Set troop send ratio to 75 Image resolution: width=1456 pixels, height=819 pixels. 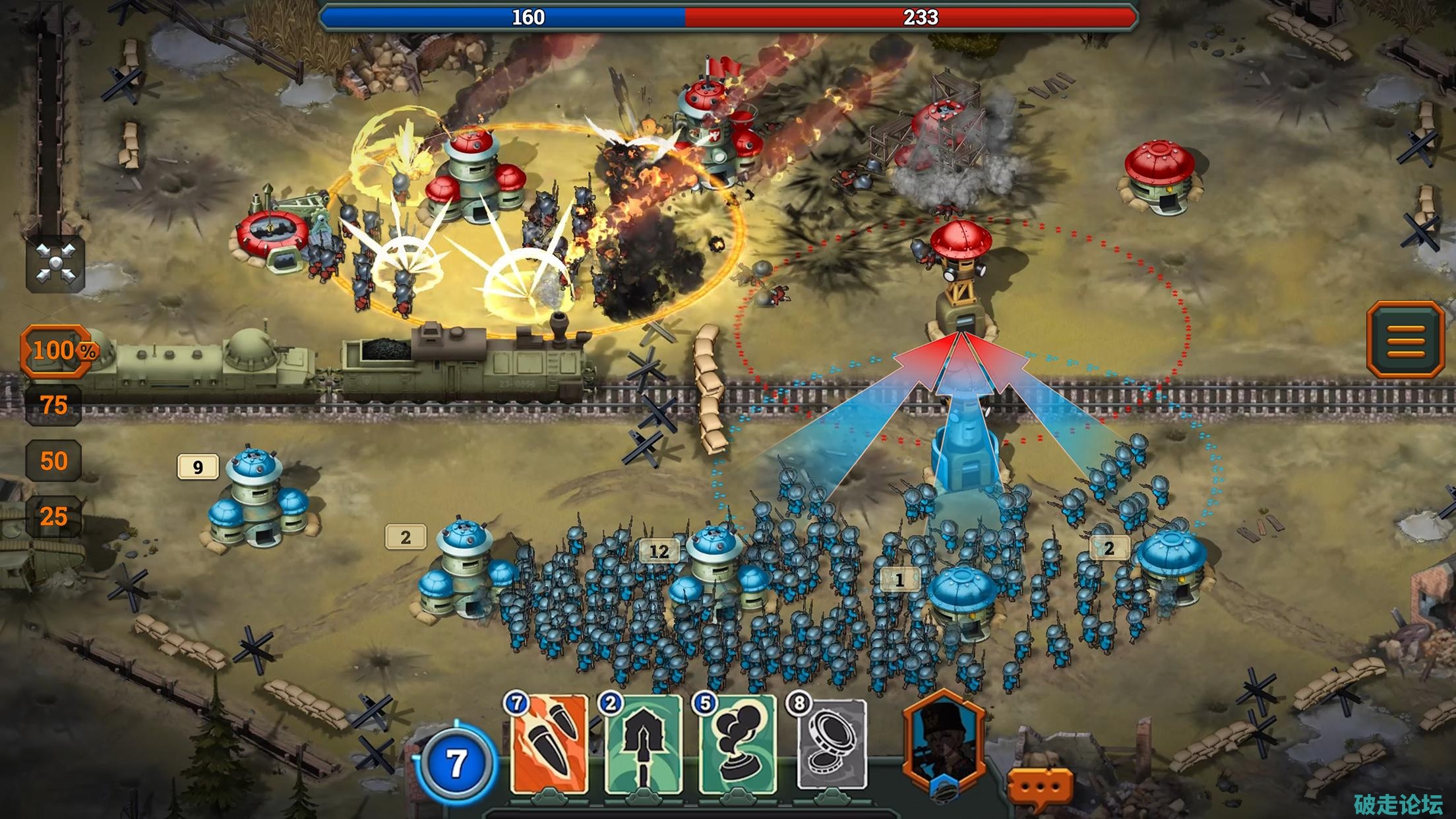click(54, 405)
